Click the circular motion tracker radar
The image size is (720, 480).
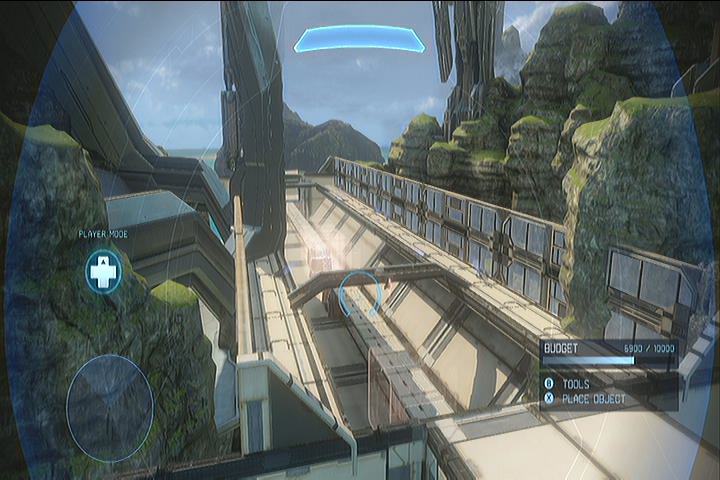(110, 408)
